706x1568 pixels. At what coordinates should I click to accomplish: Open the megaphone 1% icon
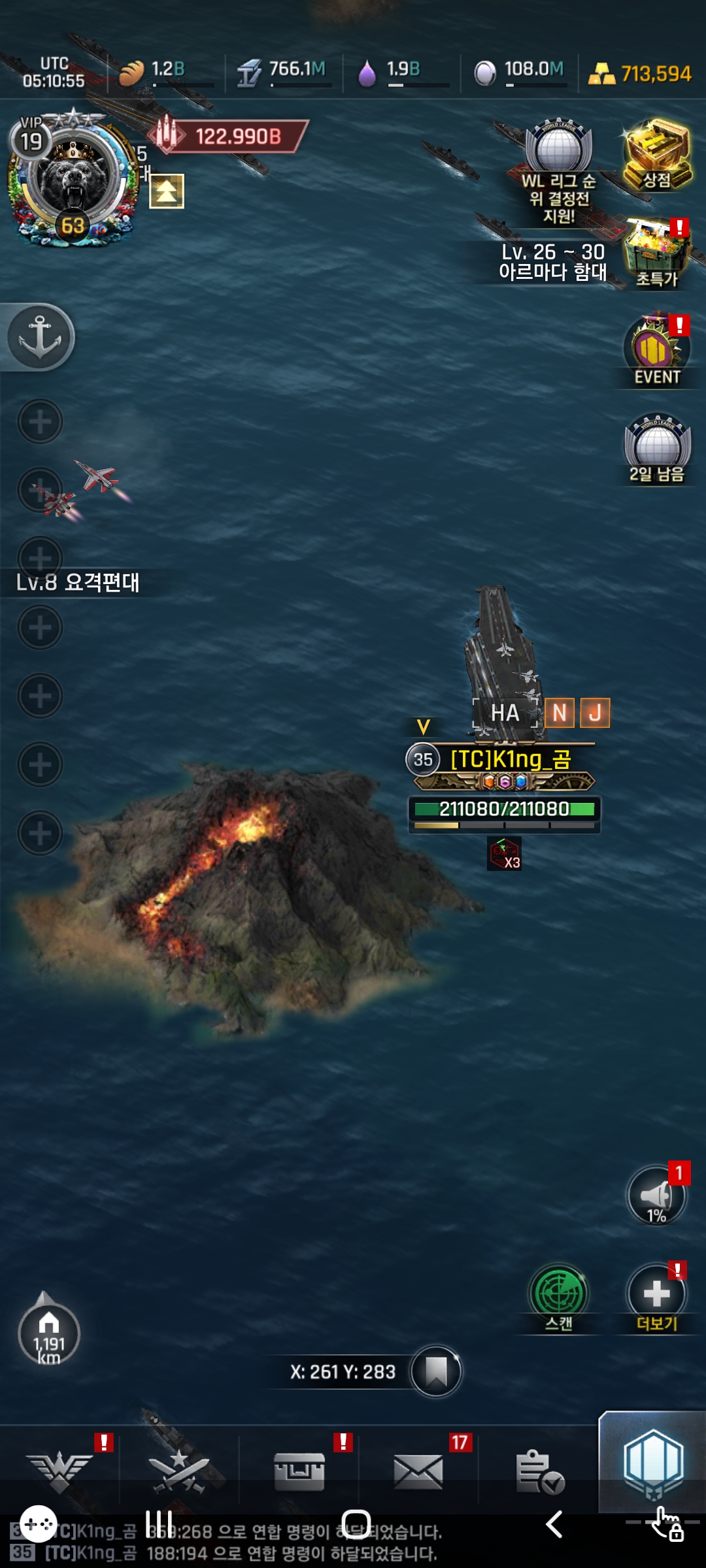[656, 1195]
